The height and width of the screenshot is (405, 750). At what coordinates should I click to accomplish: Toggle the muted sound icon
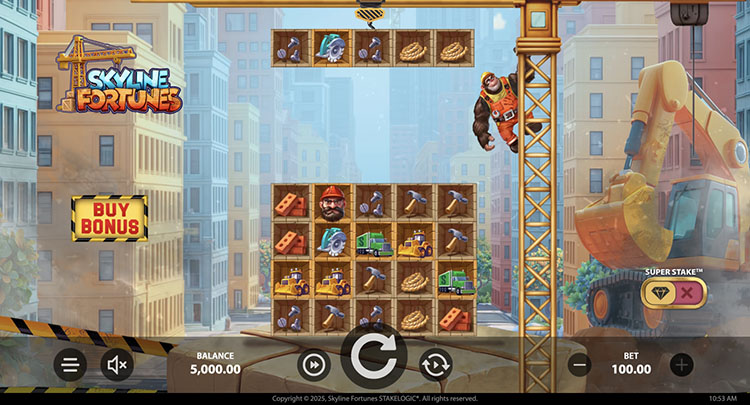[117, 365]
